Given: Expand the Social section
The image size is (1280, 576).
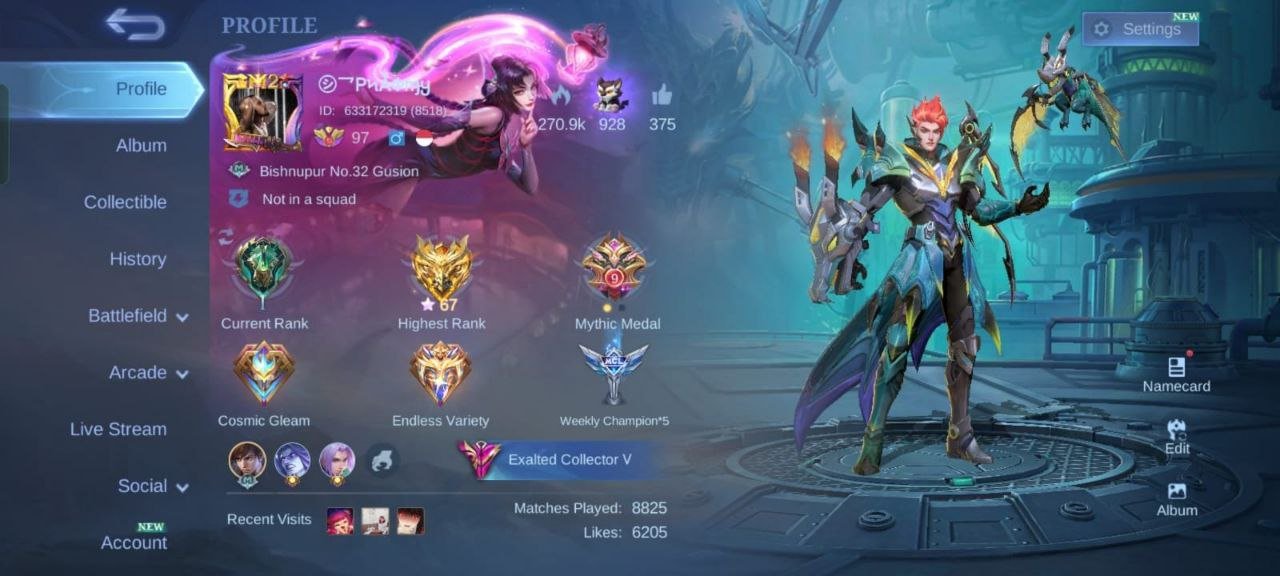Looking at the screenshot, I should point(153,486).
